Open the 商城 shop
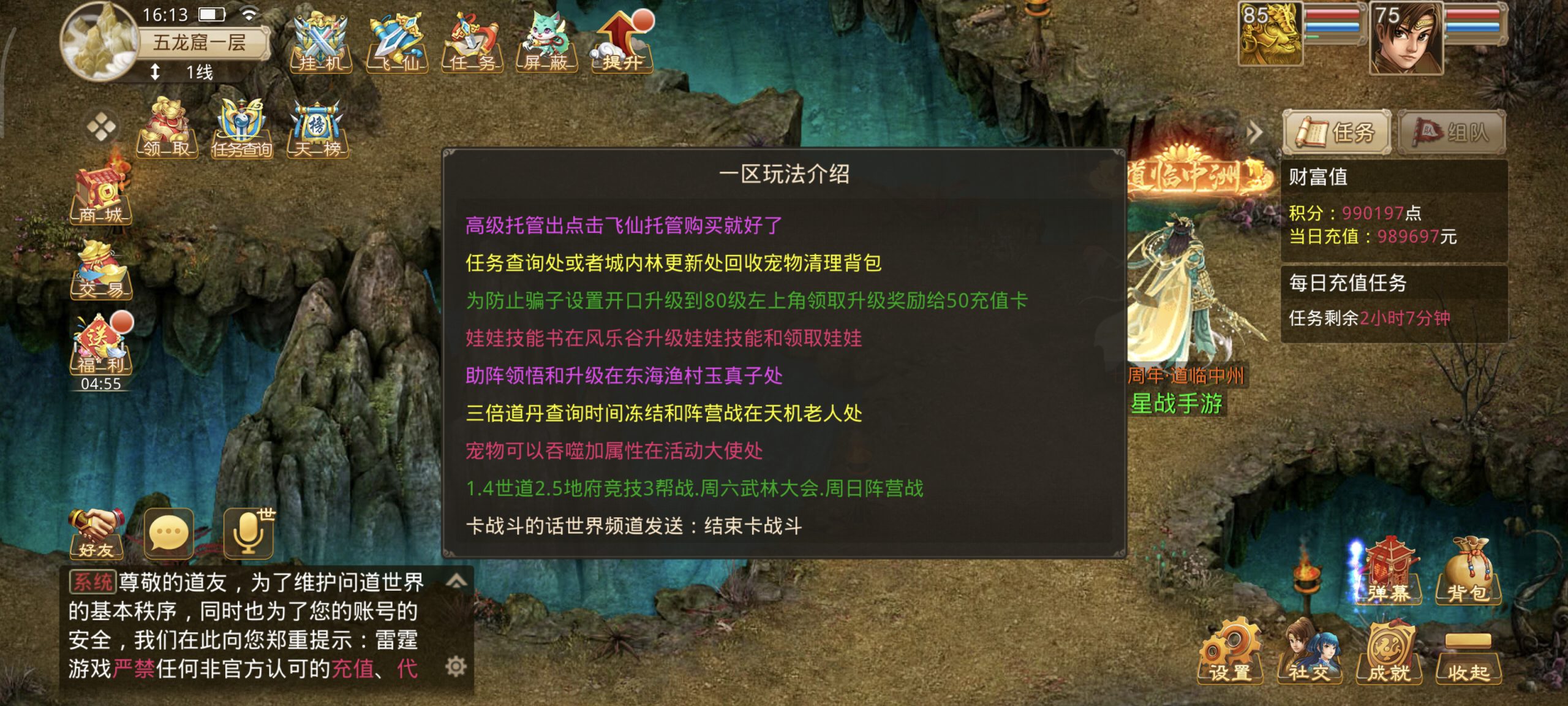1568x706 pixels. pos(101,195)
